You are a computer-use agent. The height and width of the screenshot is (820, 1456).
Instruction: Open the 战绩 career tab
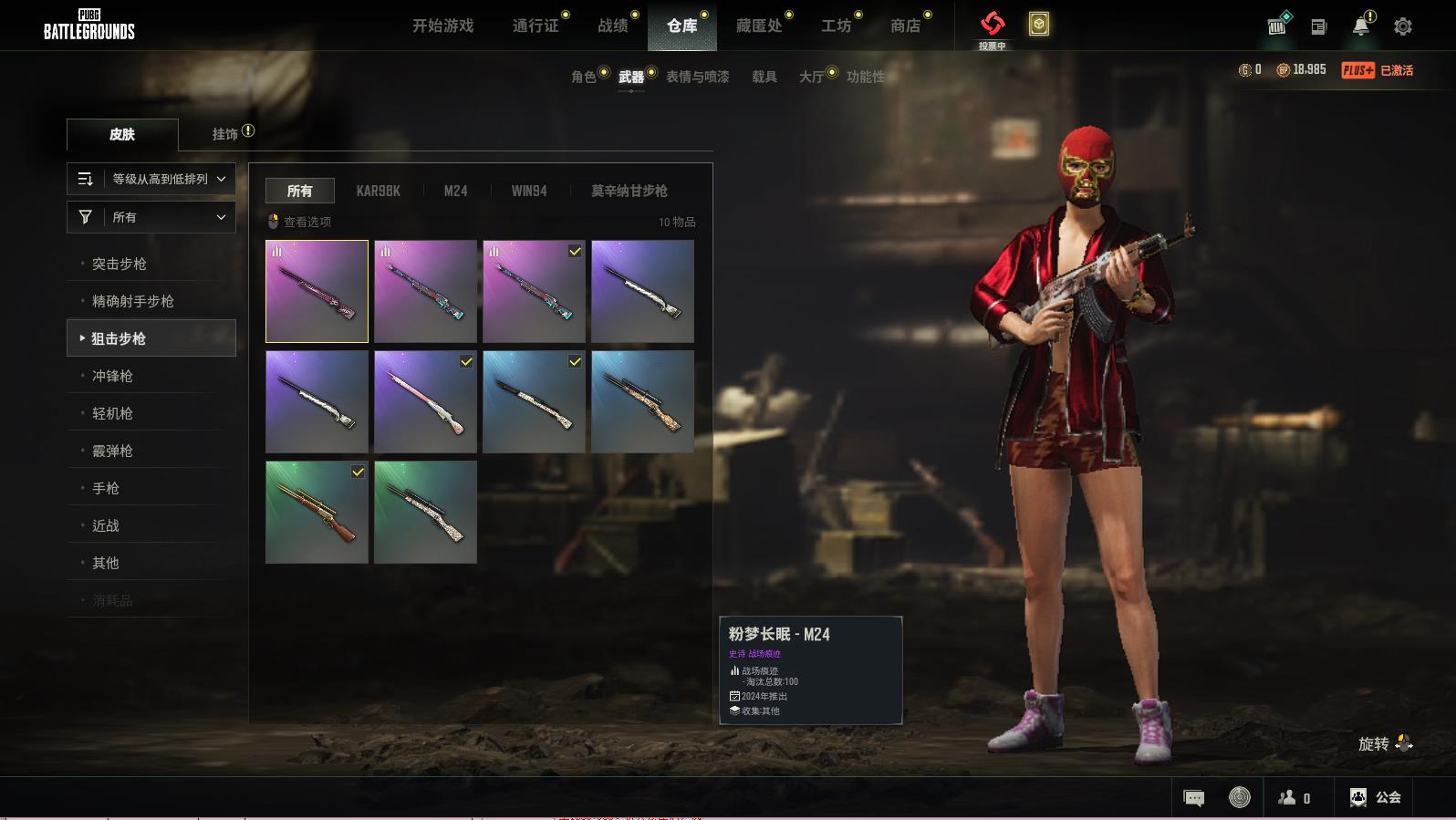[613, 26]
